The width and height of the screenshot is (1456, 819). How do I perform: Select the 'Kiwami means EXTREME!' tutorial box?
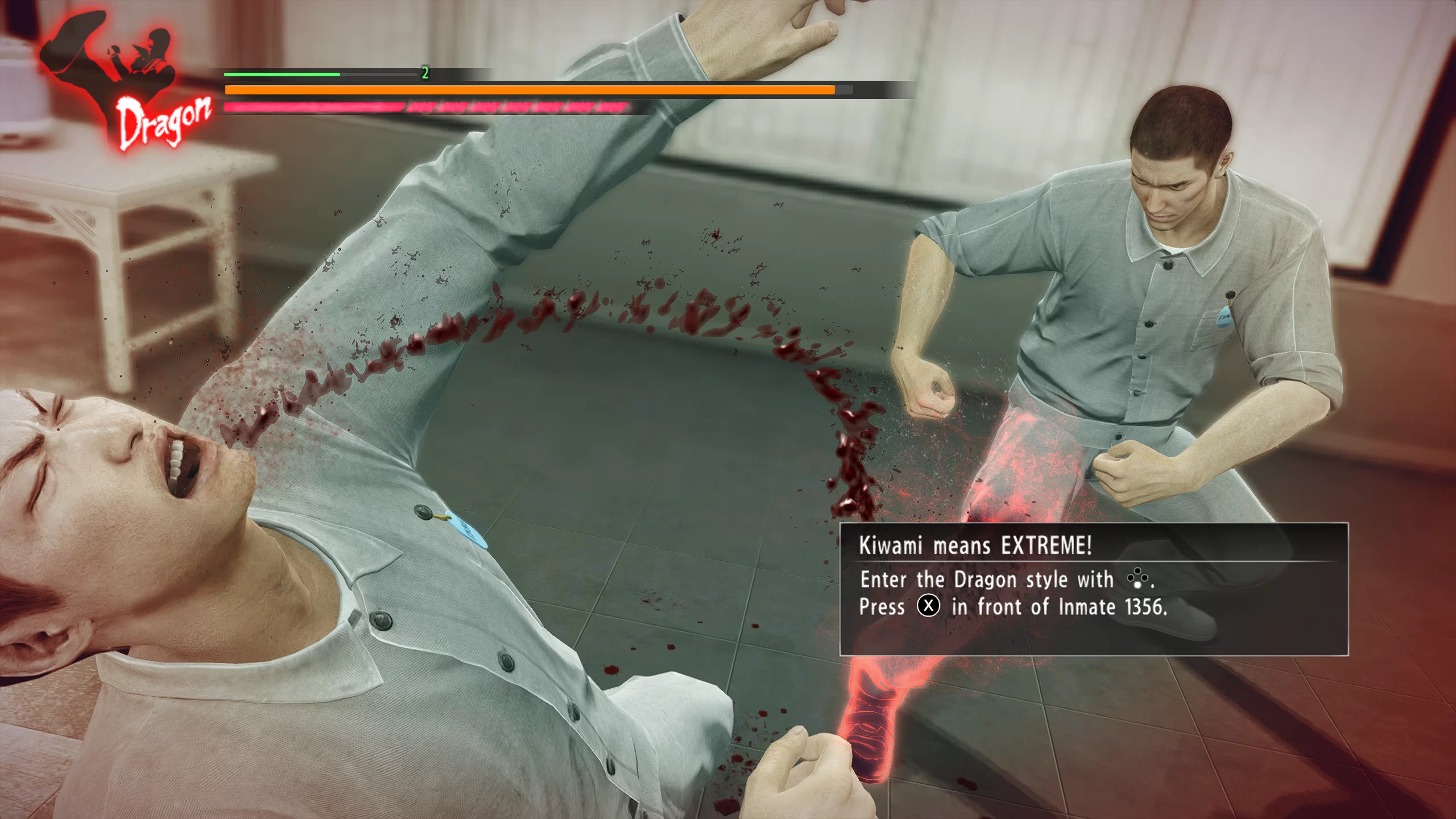1093,589
